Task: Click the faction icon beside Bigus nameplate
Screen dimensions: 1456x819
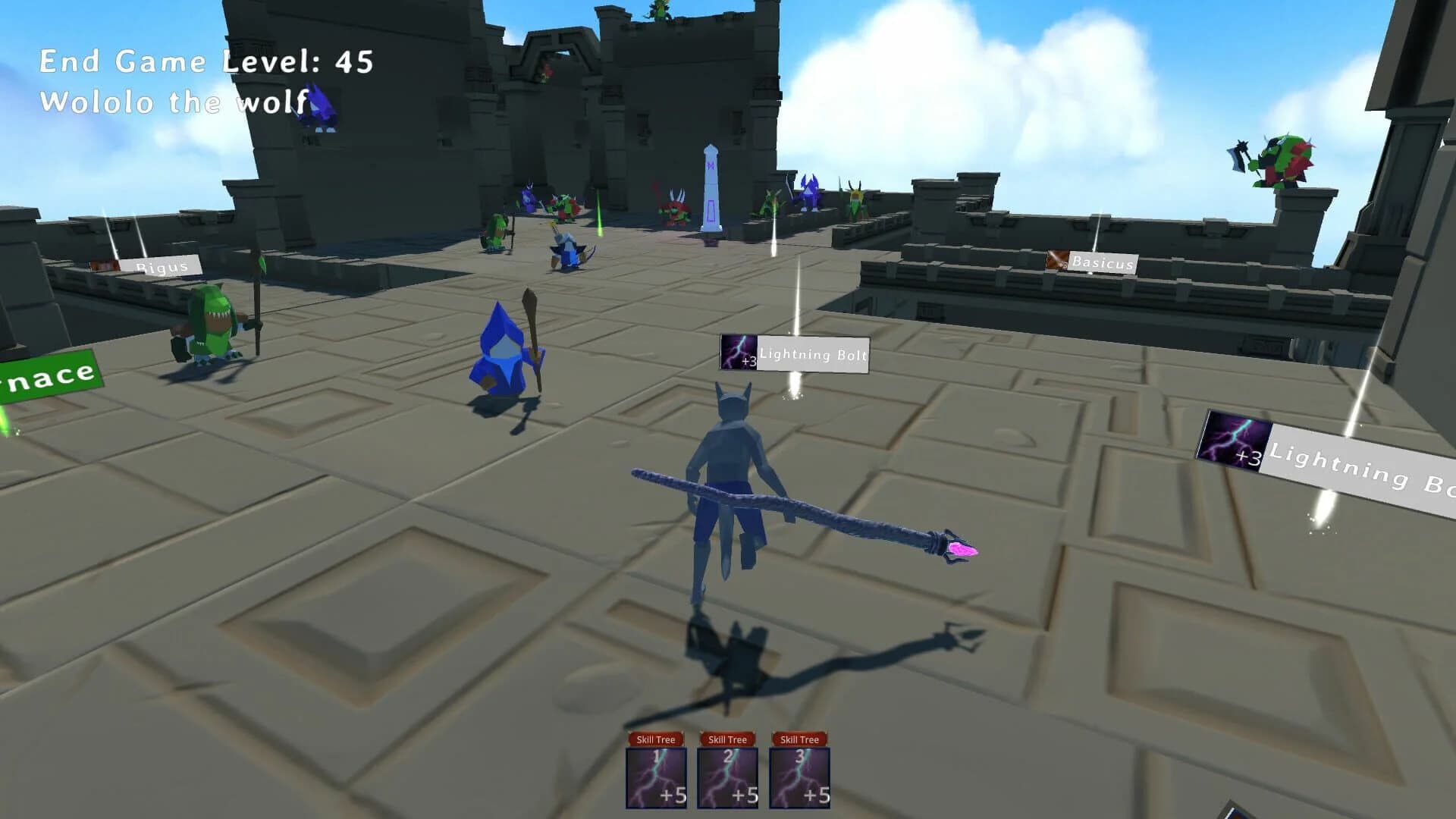Action: [x=105, y=265]
